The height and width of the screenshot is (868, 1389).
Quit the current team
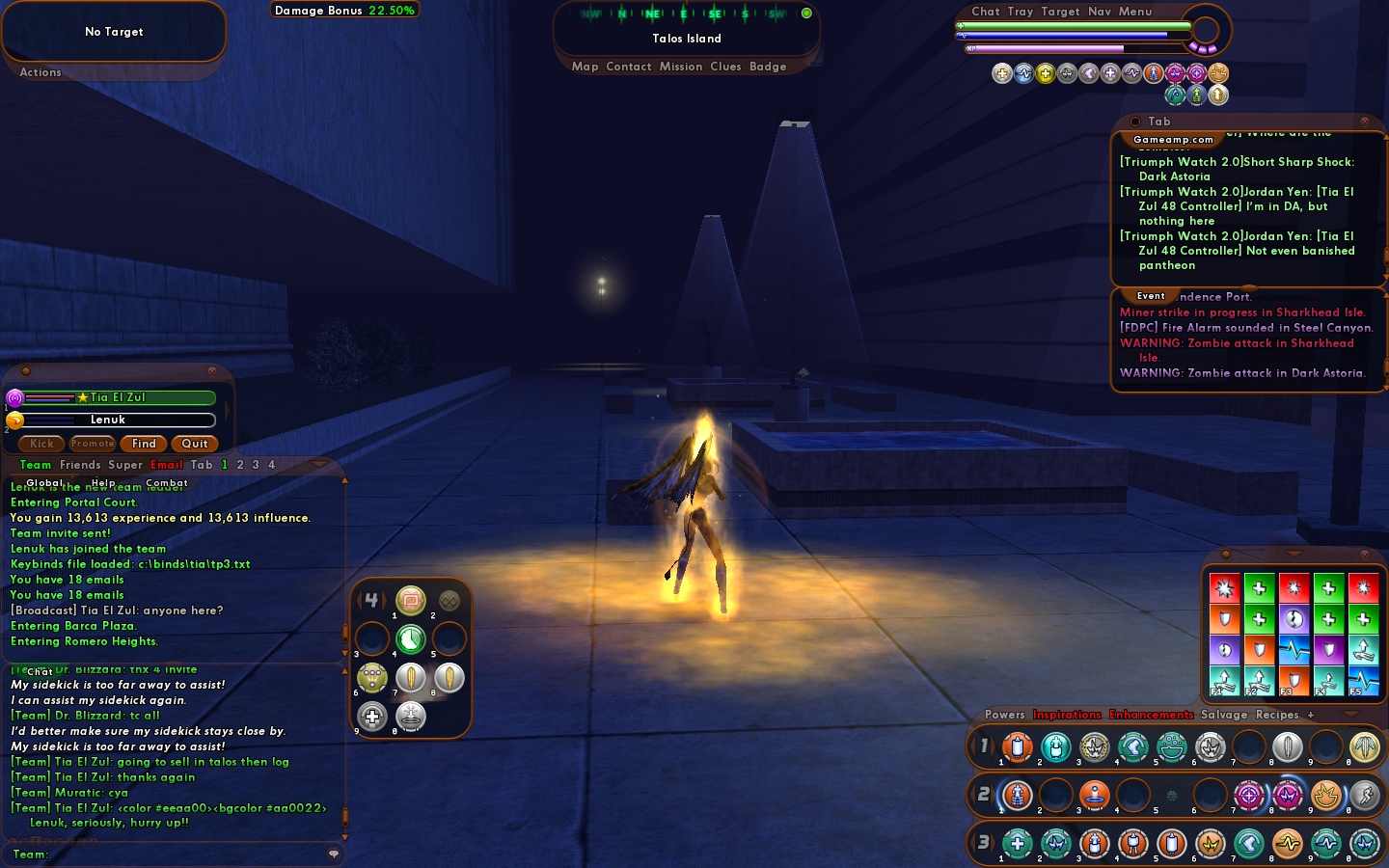tap(195, 444)
